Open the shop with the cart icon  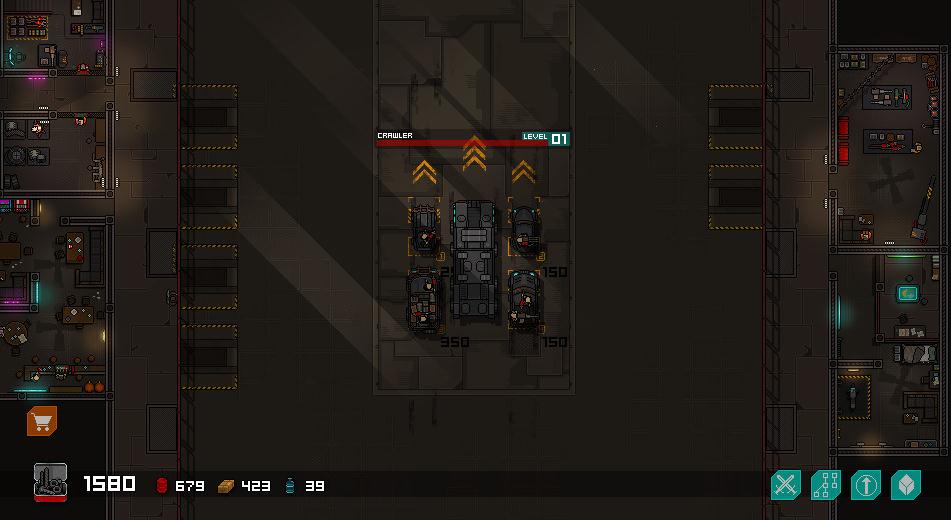41,422
